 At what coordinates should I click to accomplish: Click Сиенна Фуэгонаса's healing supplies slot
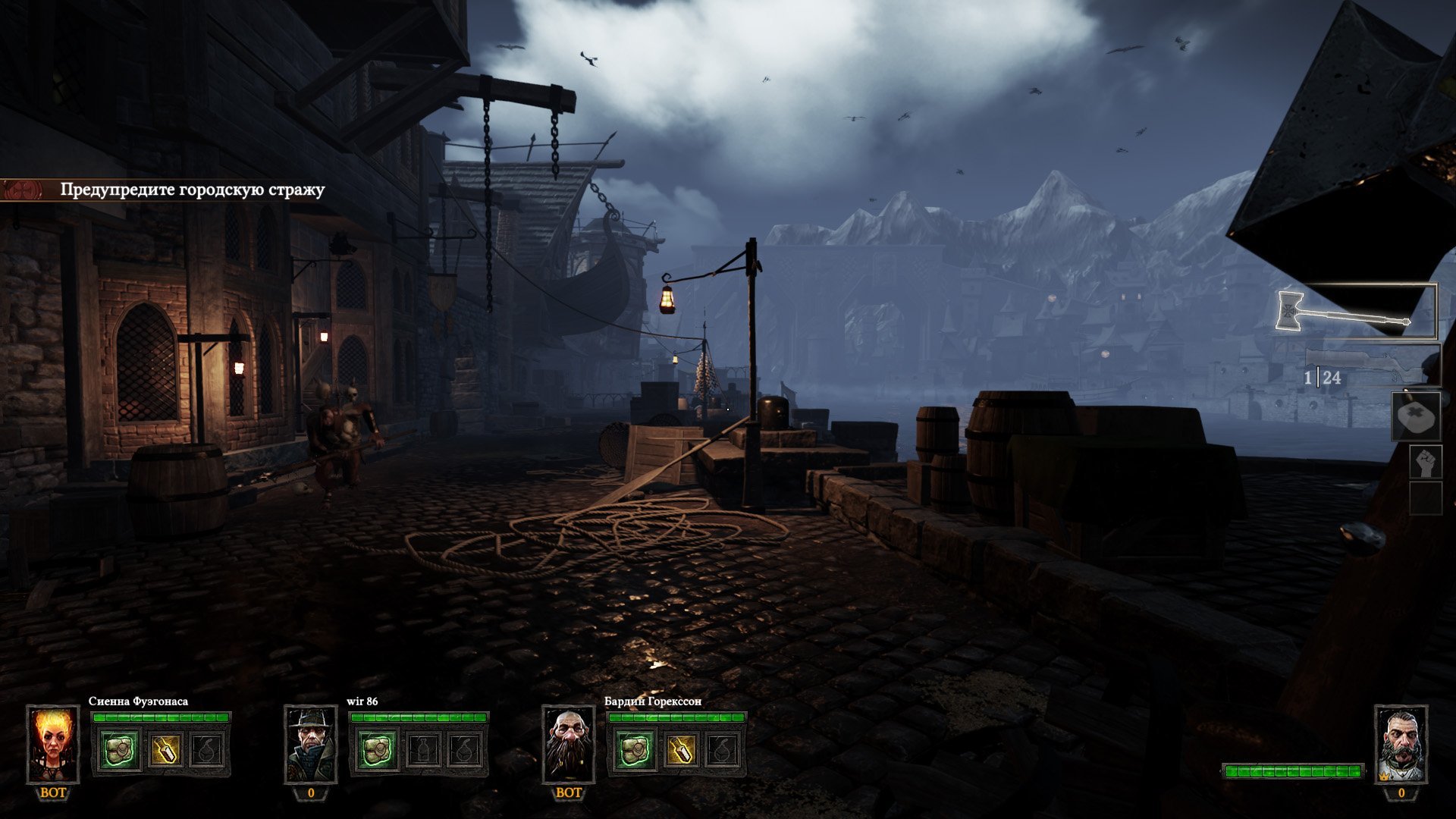(x=121, y=751)
